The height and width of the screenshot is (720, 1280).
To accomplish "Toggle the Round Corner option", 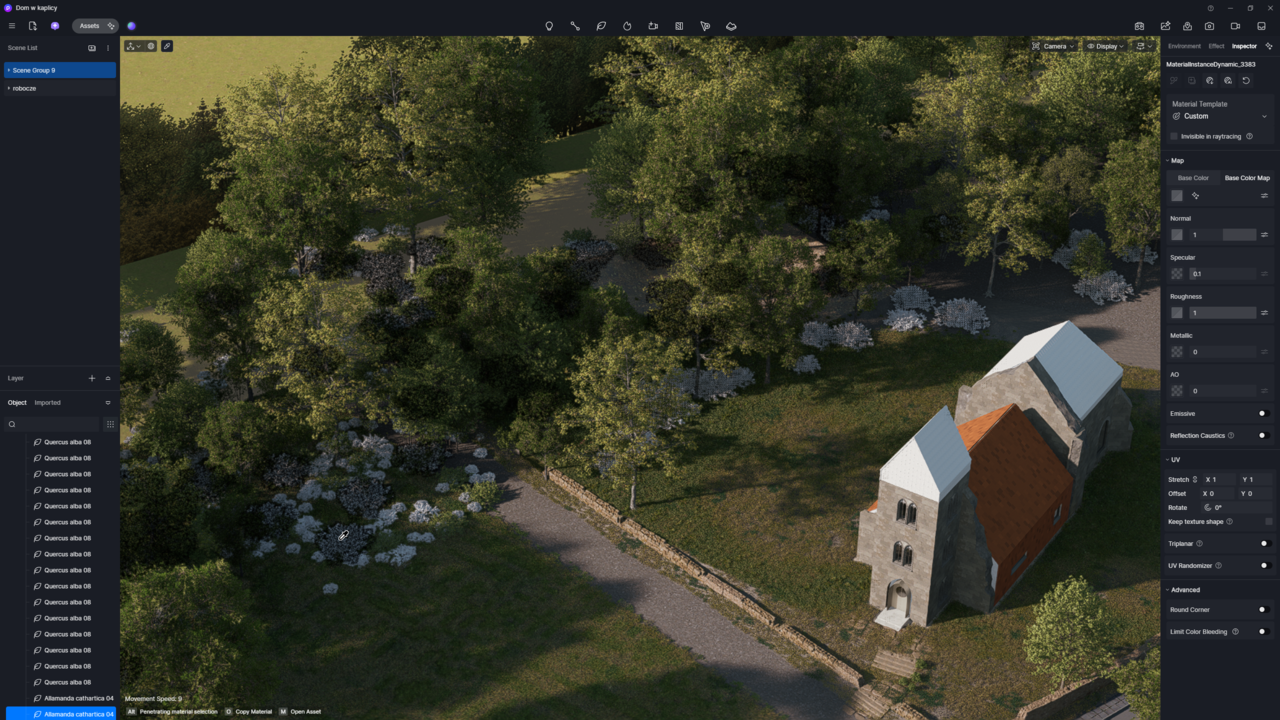I will click(x=1263, y=609).
